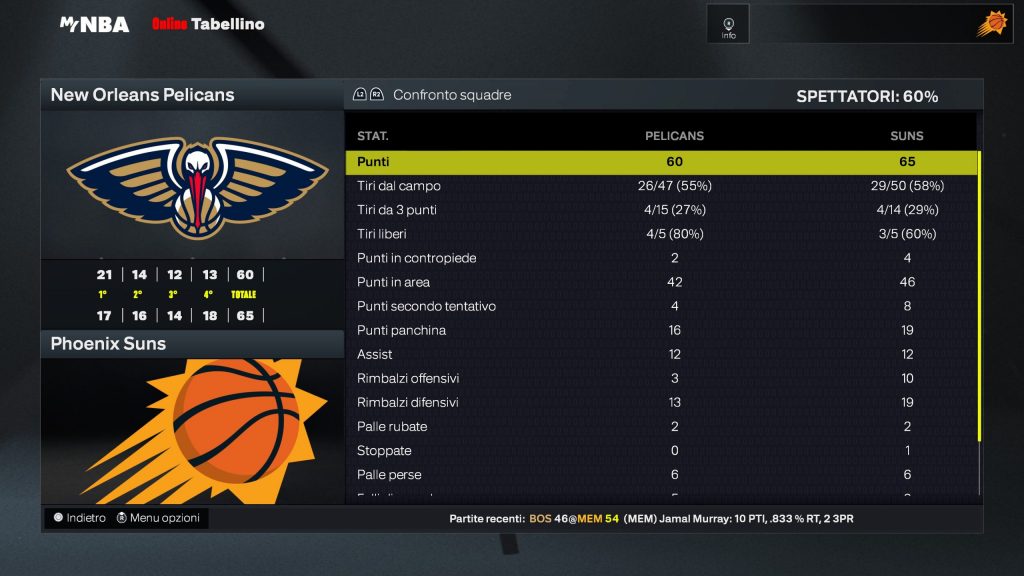Select the Palle rubate row

point(660,426)
